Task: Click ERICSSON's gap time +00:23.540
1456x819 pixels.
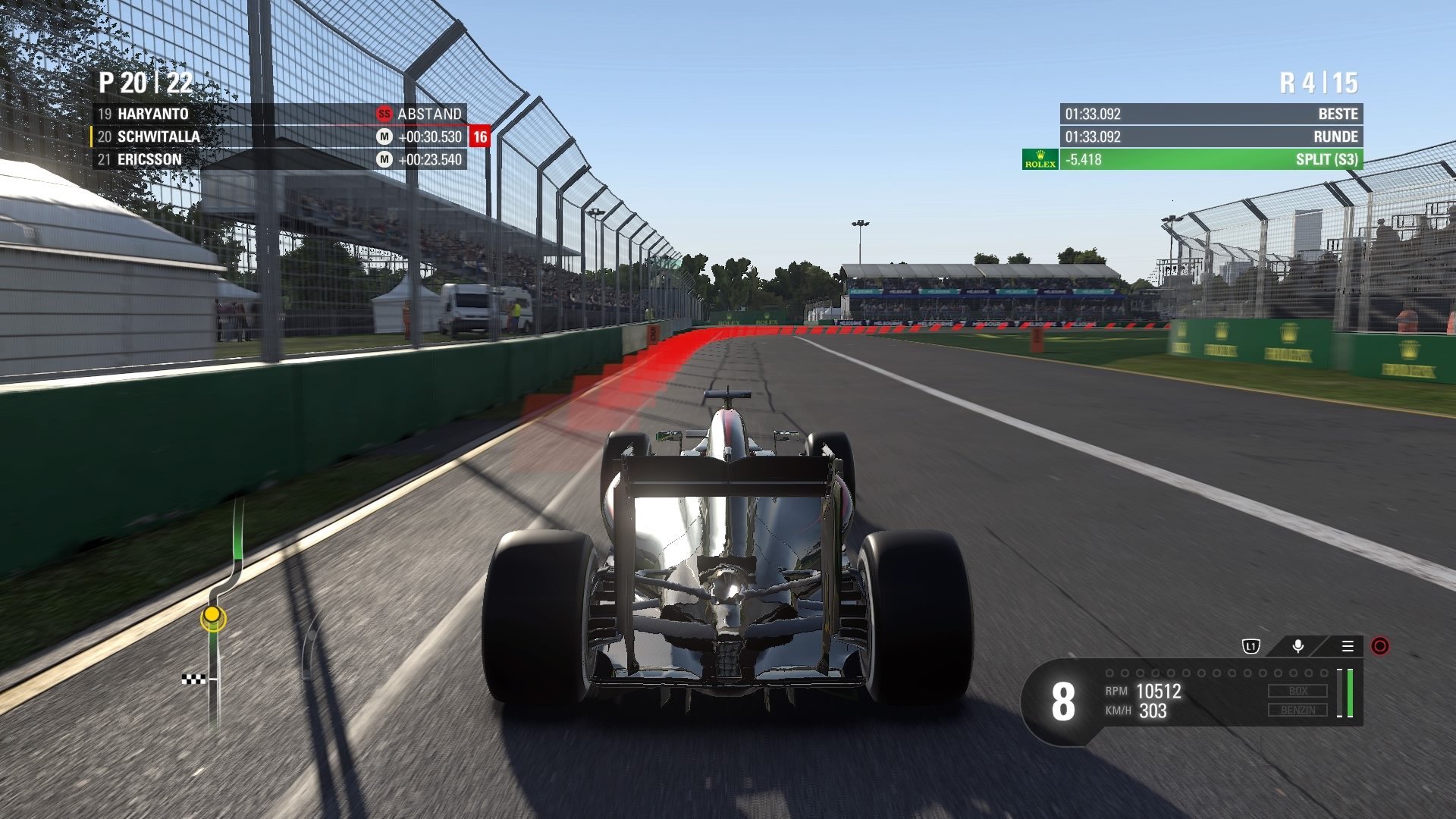Action: pos(429,160)
